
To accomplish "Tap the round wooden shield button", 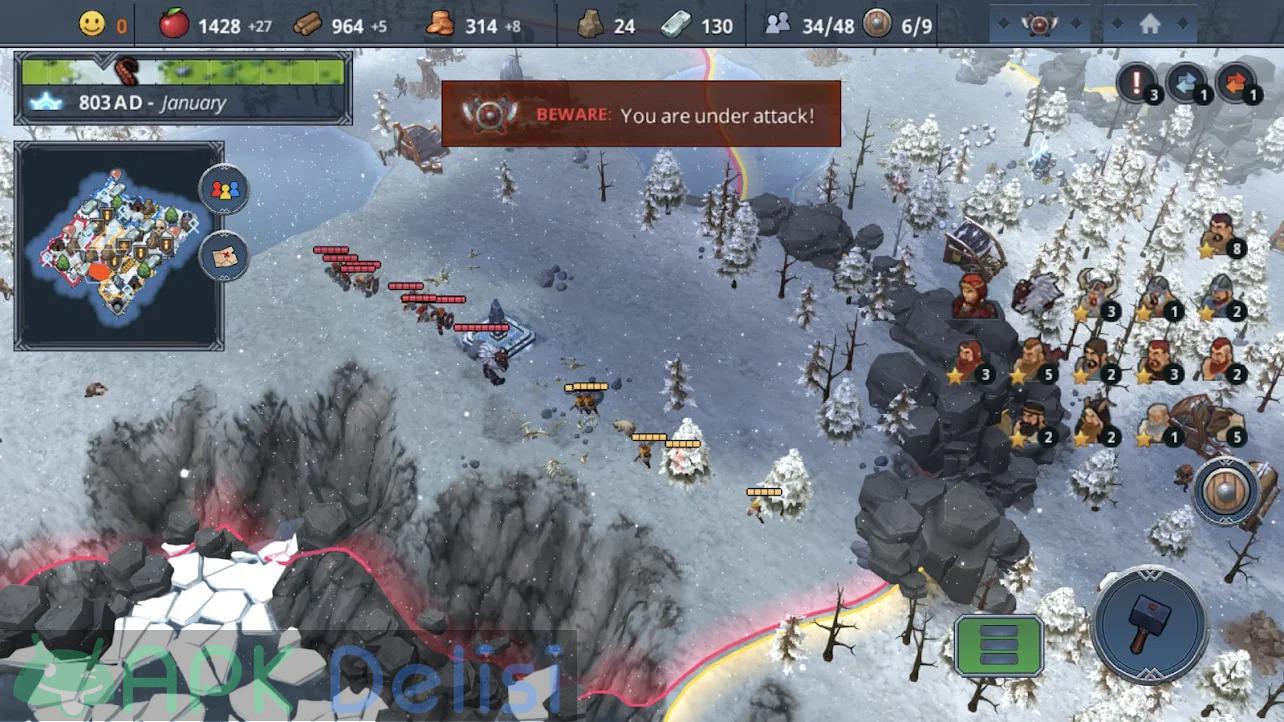I will point(1225,492).
